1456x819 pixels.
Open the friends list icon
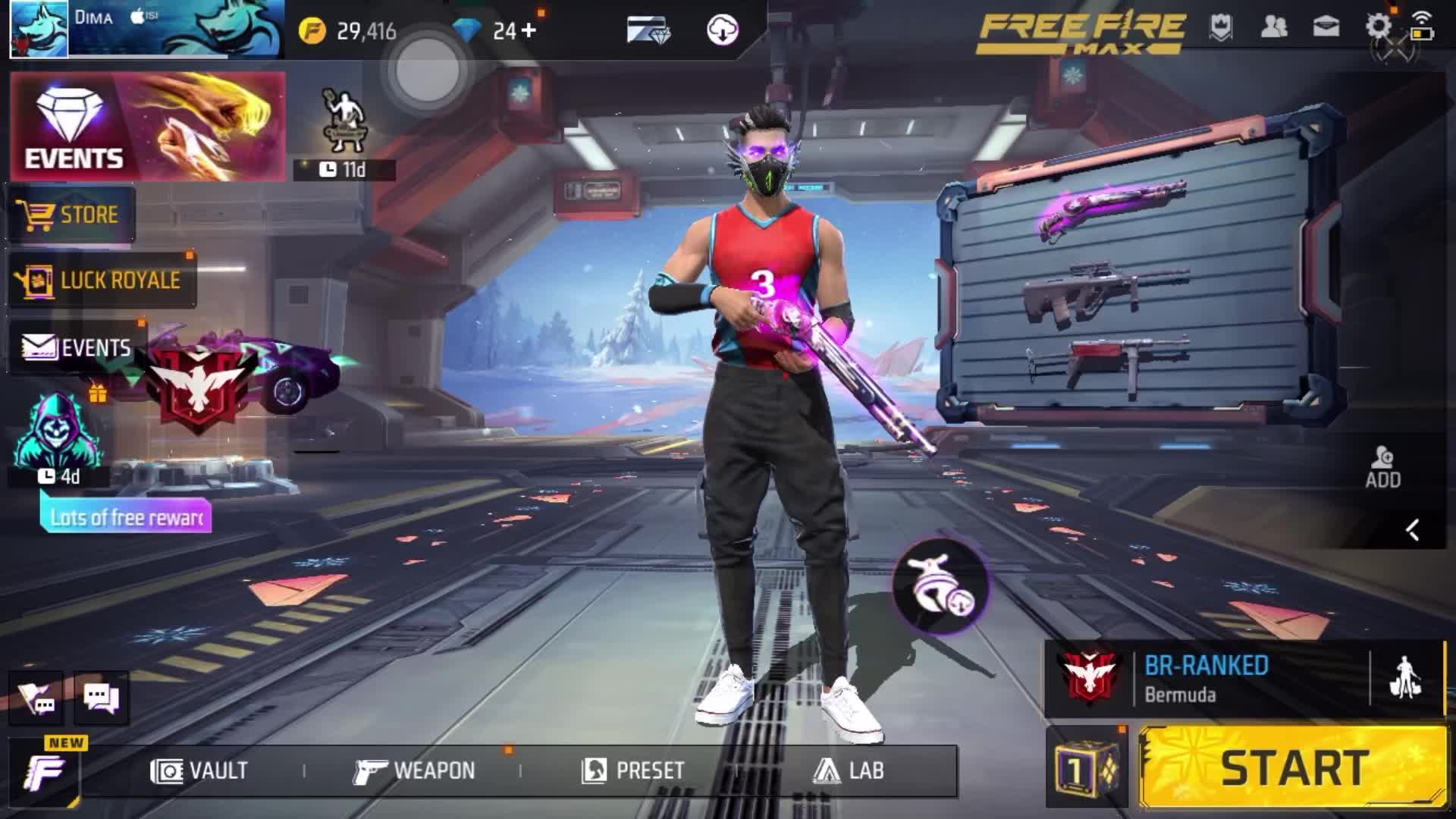(x=1273, y=27)
